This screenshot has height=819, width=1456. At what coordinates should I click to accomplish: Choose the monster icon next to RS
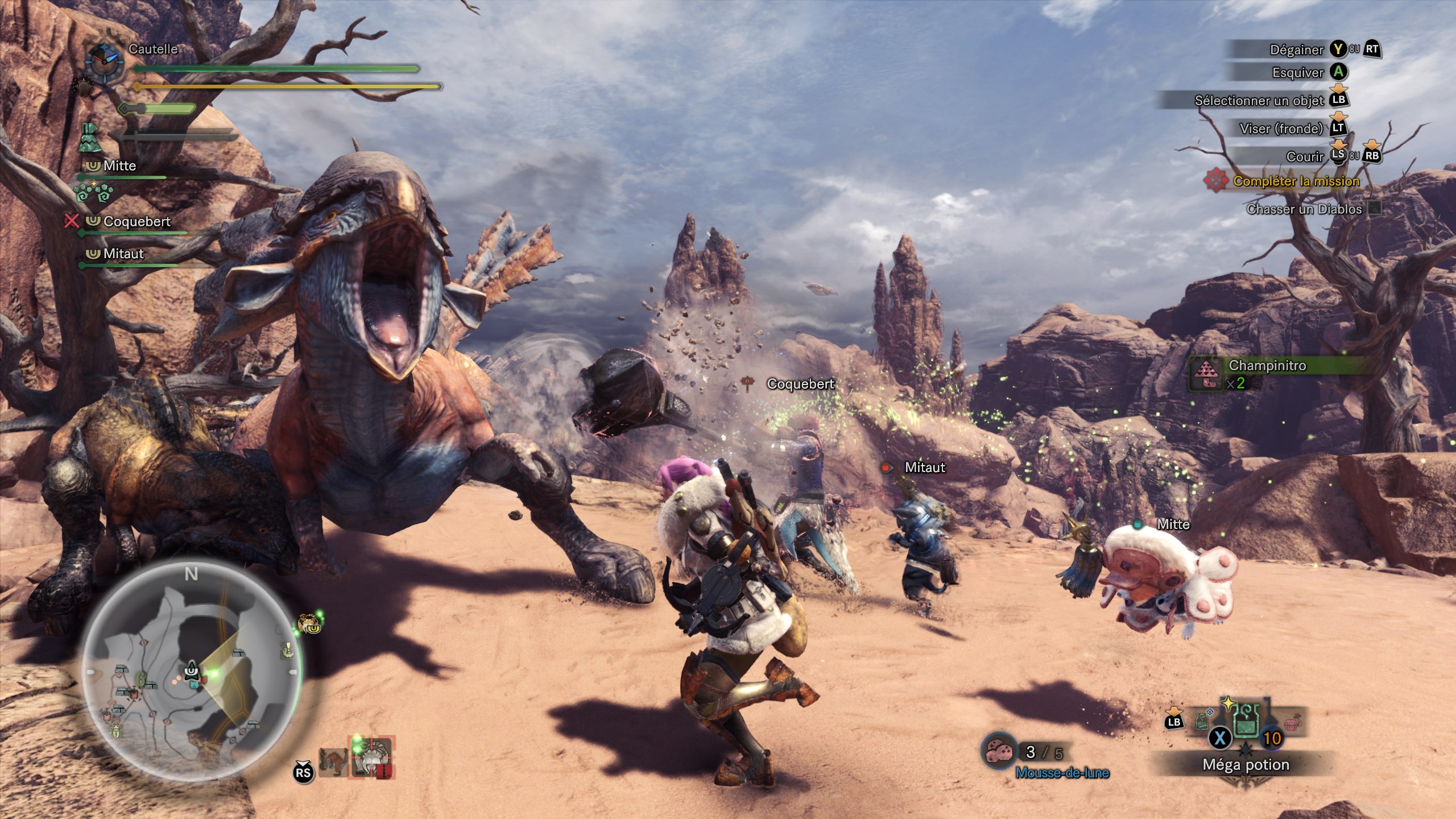pyautogui.click(x=333, y=762)
